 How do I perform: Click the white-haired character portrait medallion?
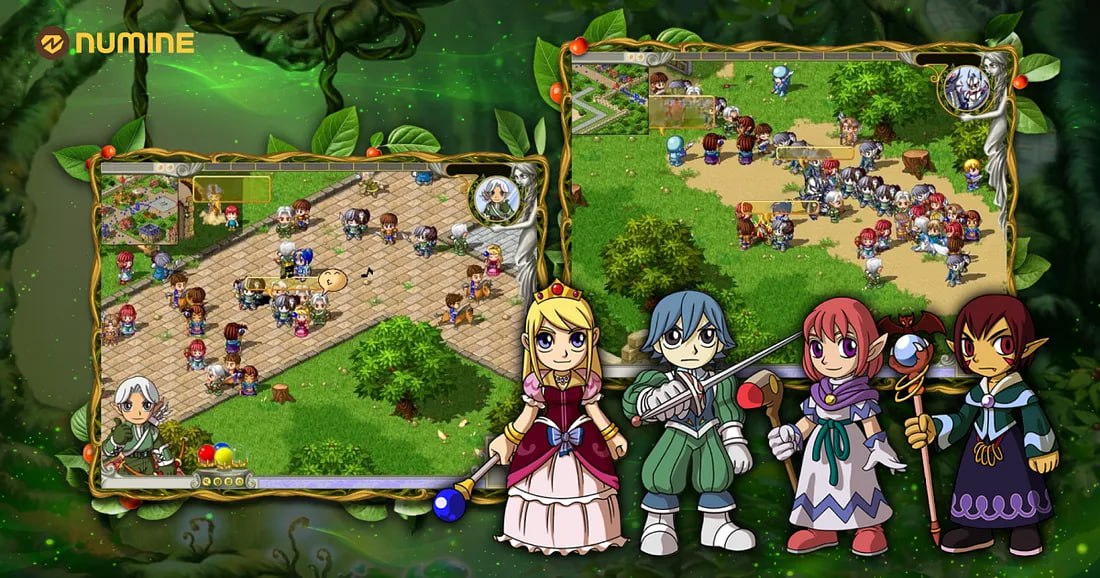pos(496,199)
